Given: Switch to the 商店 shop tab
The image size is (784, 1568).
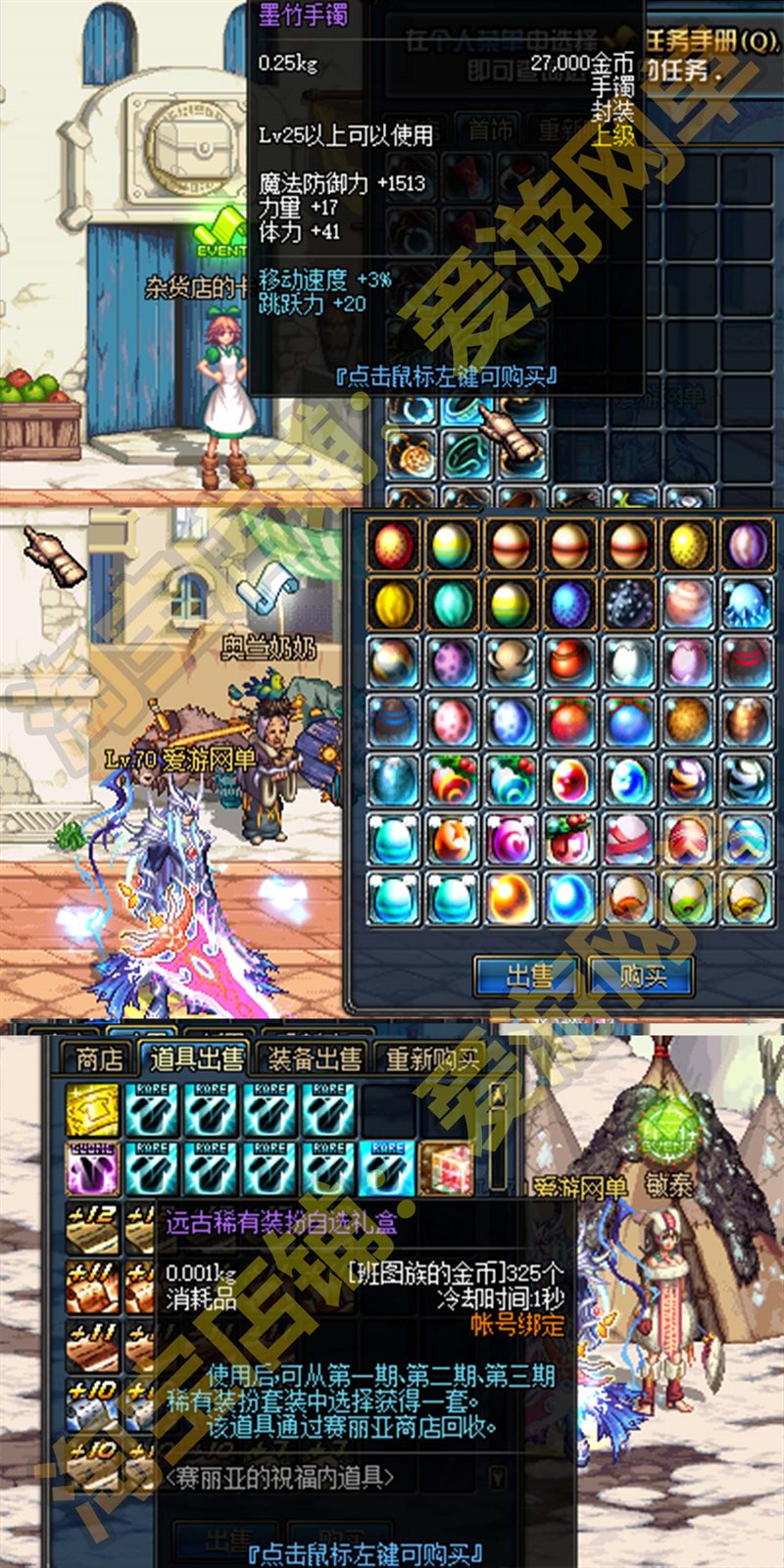Looking at the screenshot, I should click(99, 1058).
